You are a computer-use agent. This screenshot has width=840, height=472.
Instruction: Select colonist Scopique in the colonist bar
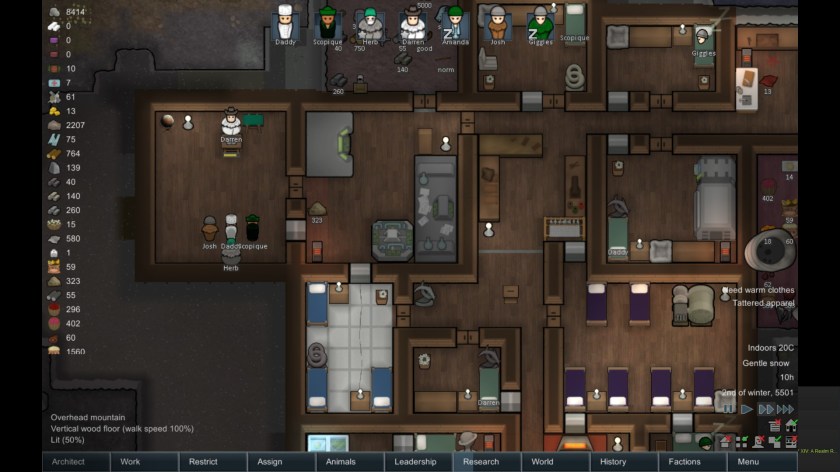coord(328,23)
